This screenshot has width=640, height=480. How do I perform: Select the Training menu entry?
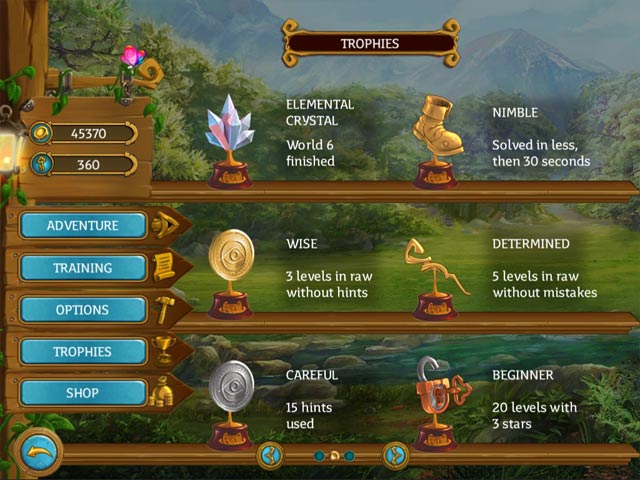pyautogui.click(x=82, y=268)
